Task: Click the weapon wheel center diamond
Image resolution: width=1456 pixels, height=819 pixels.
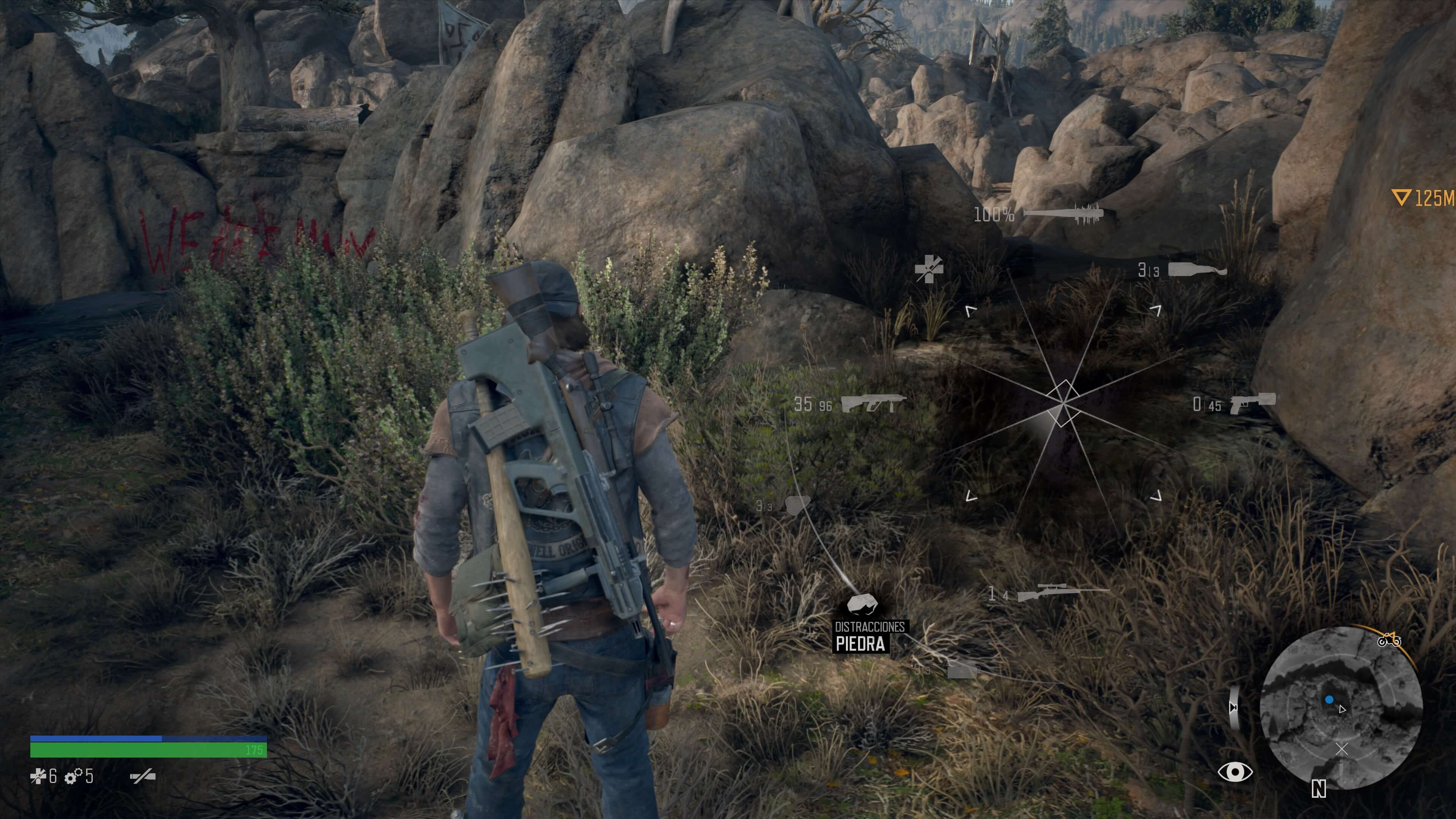Action: [1063, 403]
